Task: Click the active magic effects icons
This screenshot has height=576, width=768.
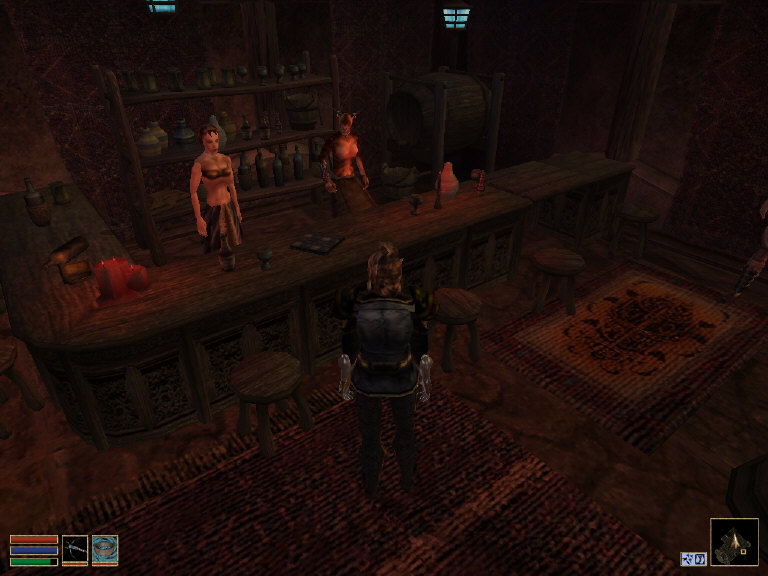Action: (x=694, y=558)
